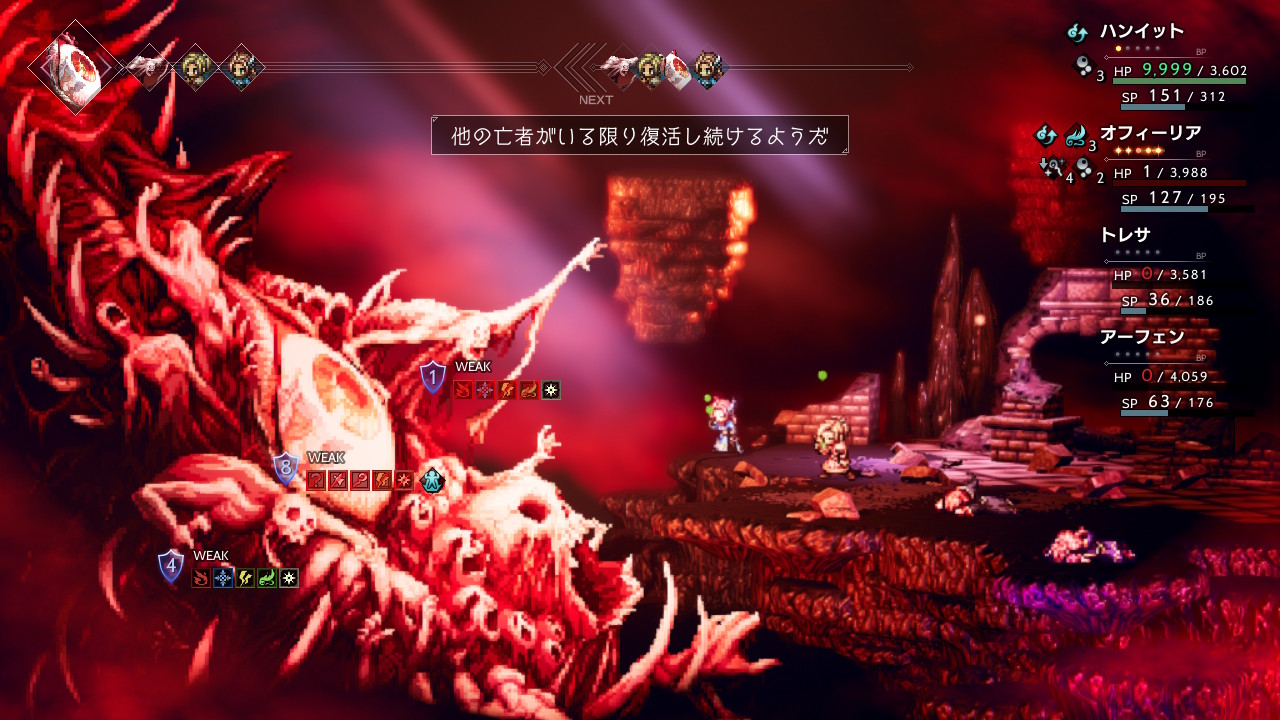
Task: Click the ice weakness icon beside WEAK label
Action: click(x=485, y=390)
